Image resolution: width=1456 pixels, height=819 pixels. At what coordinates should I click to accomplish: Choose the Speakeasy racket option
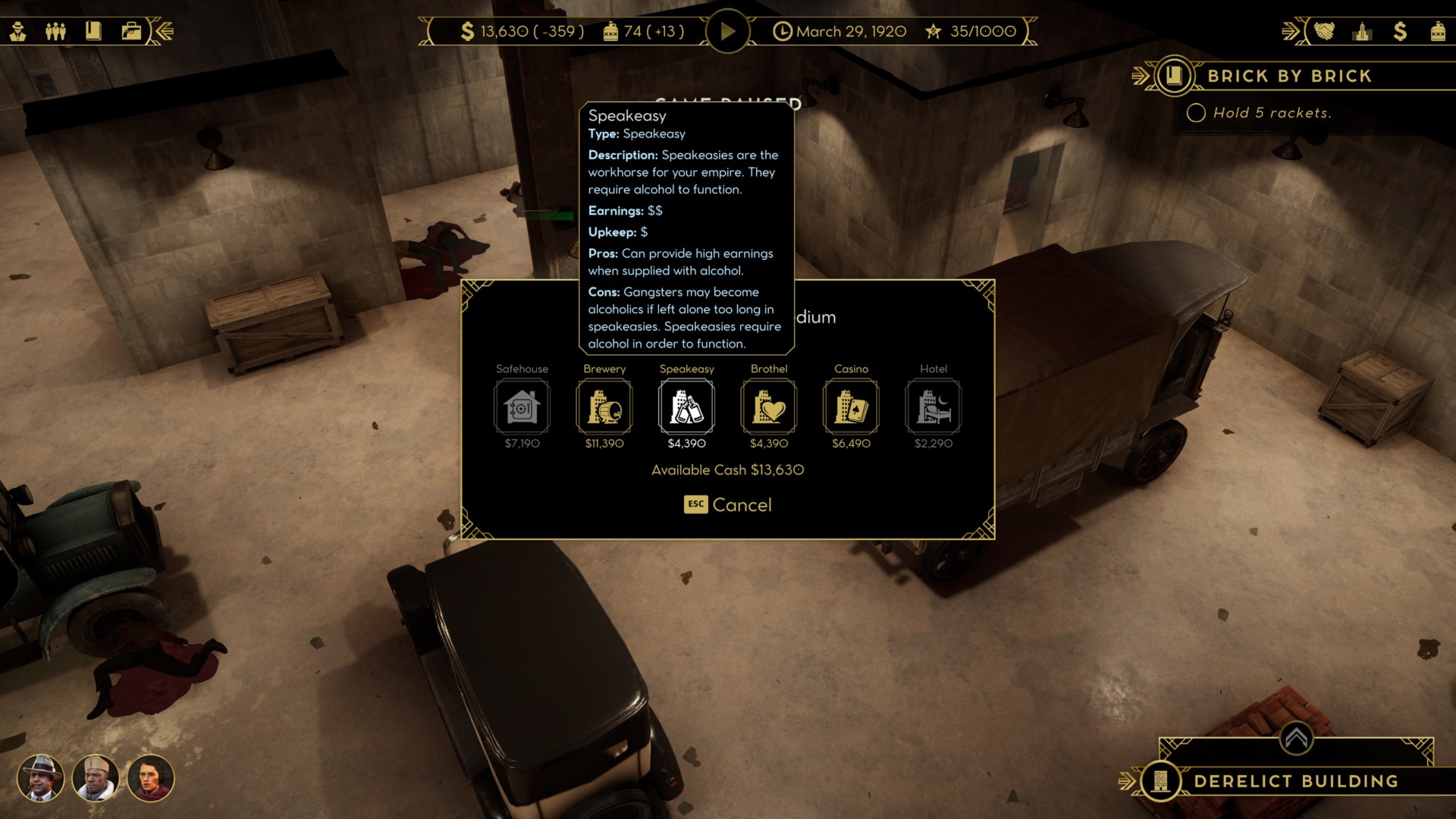[x=686, y=407]
